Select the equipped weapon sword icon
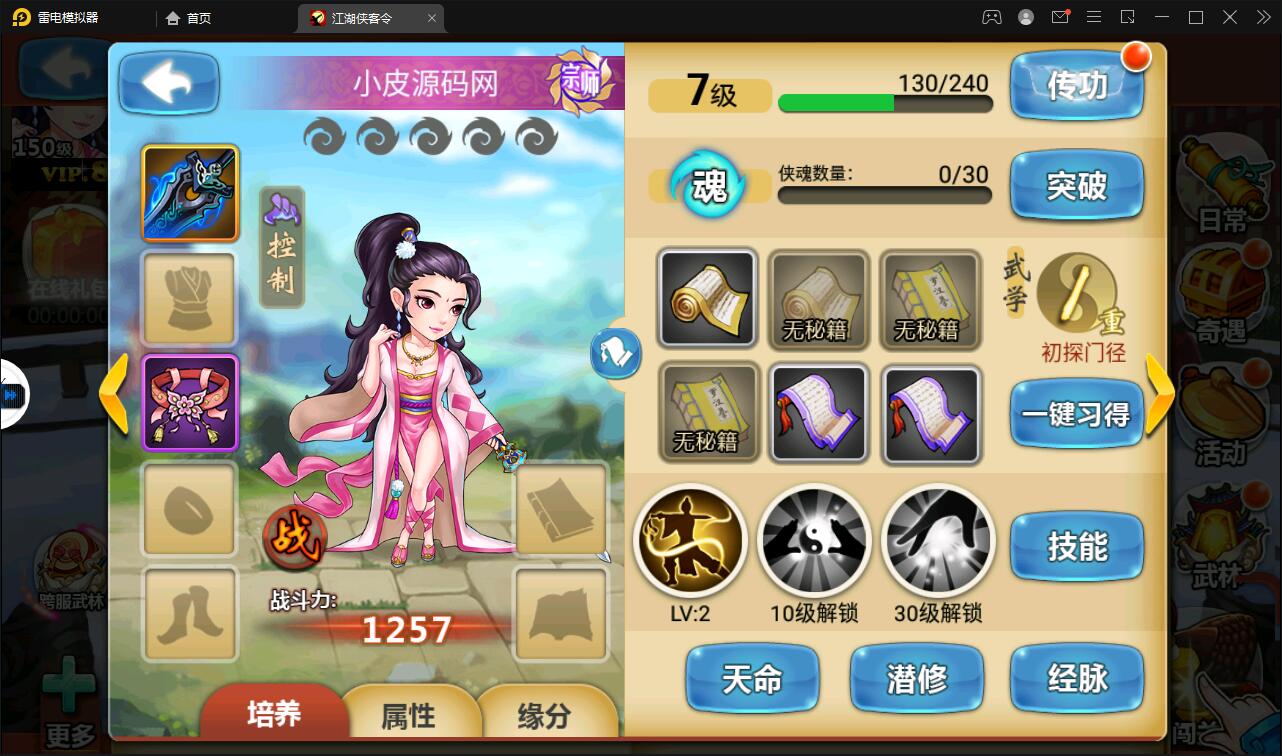 [188, 193]
